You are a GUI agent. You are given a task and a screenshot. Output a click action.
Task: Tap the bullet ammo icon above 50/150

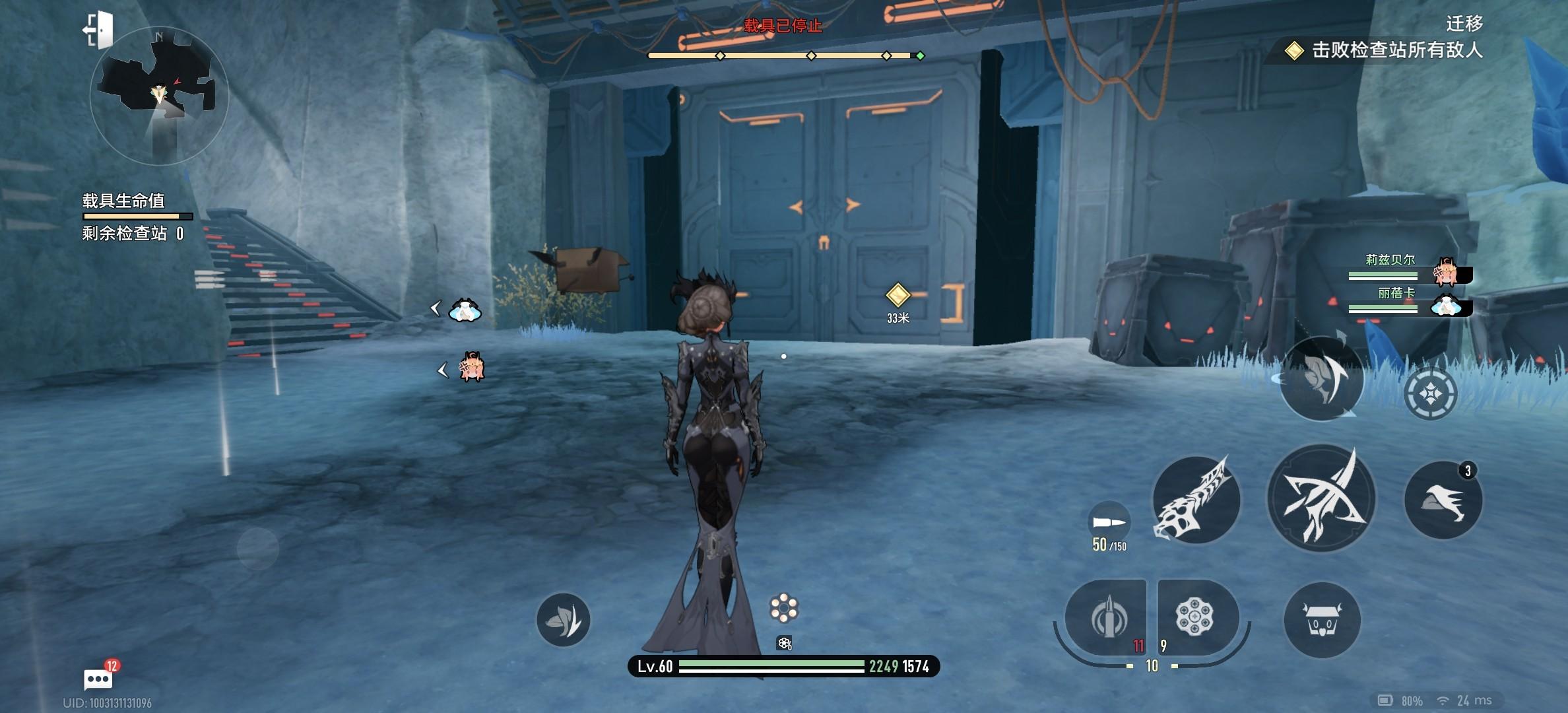pyautogui.click(x=1109, y=523)
